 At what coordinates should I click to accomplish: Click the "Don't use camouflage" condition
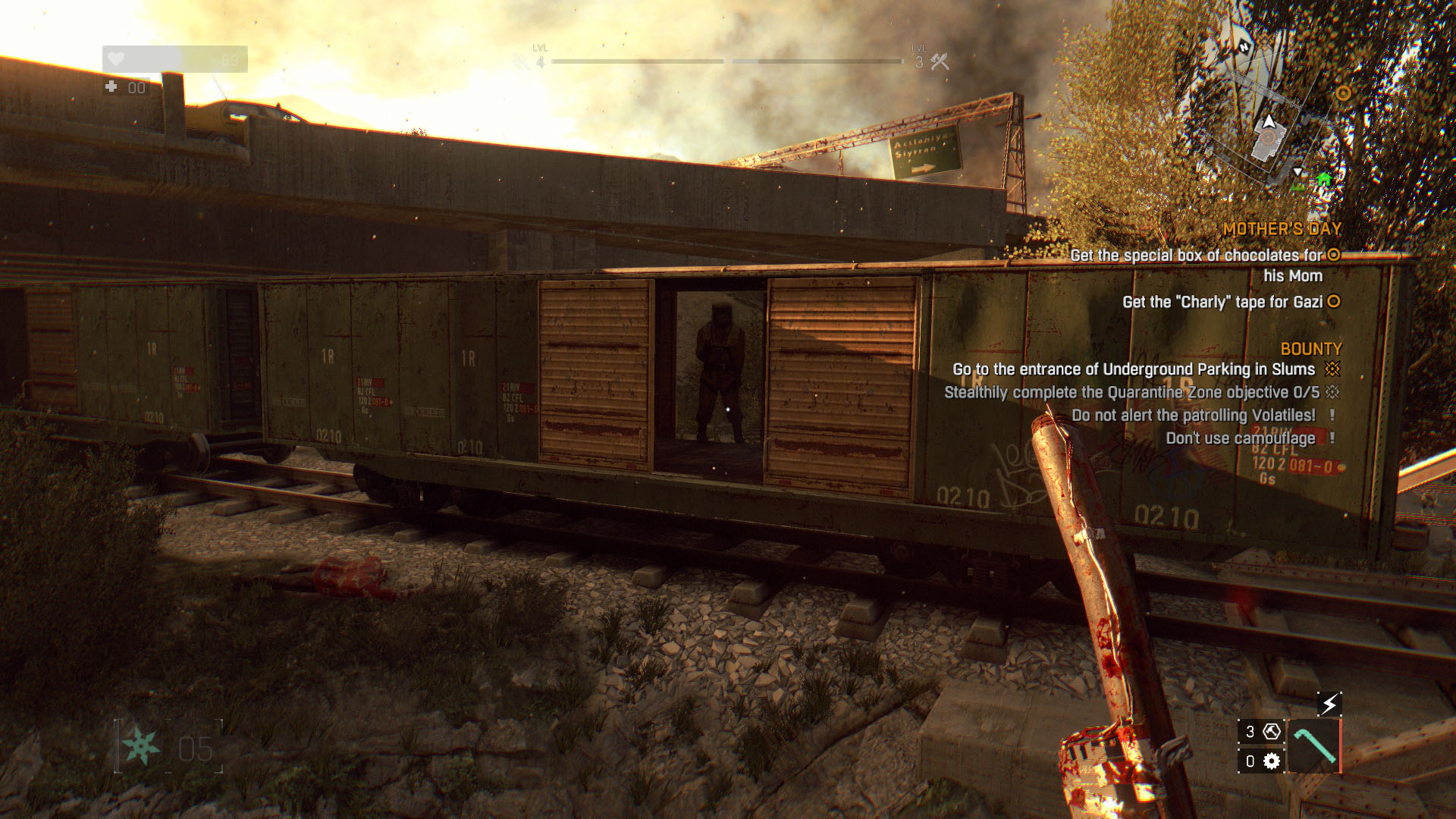(x=1241, y=438)
